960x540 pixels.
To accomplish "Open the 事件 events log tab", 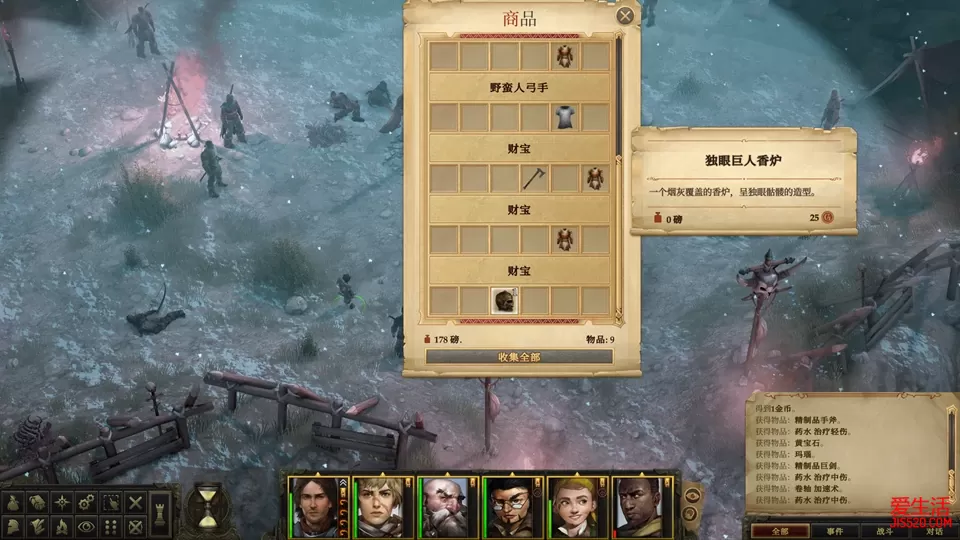I will [836, 531].
